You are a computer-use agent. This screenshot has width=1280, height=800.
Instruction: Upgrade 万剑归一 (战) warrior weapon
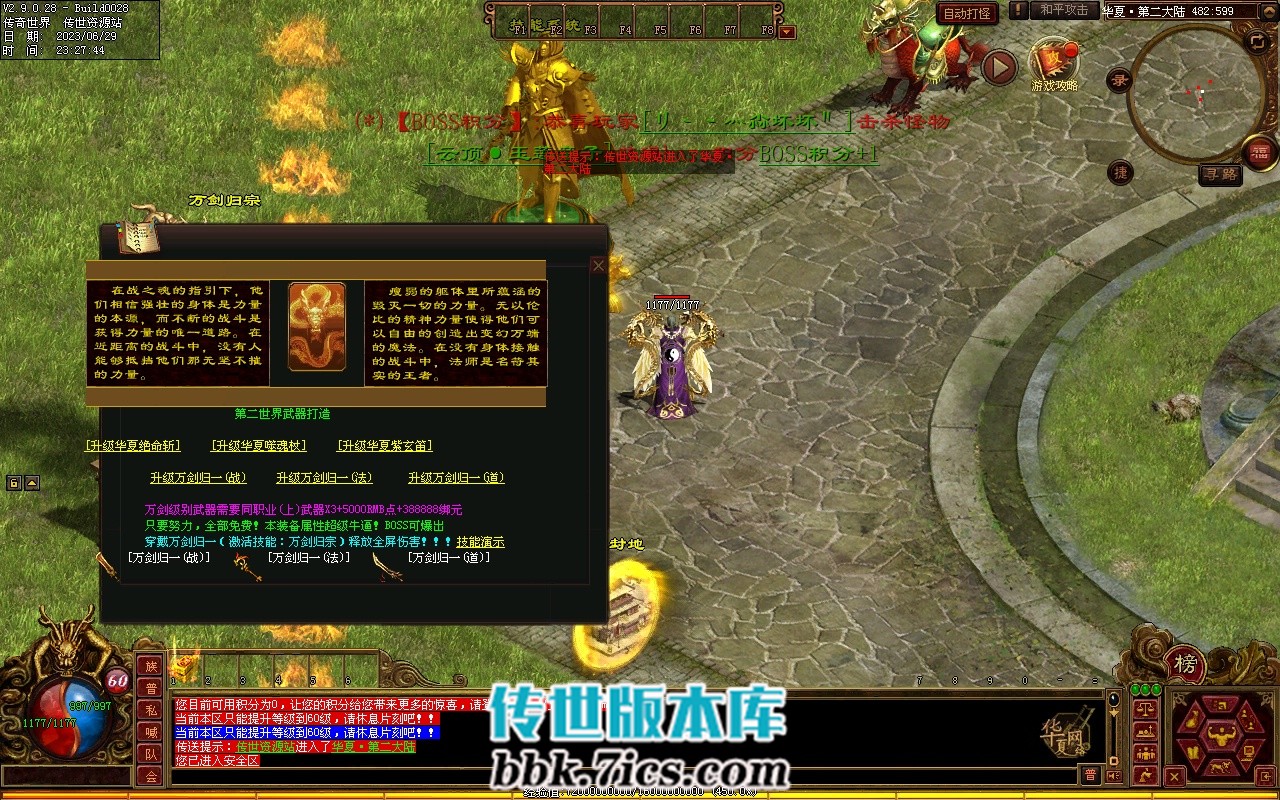coord(198,478)
